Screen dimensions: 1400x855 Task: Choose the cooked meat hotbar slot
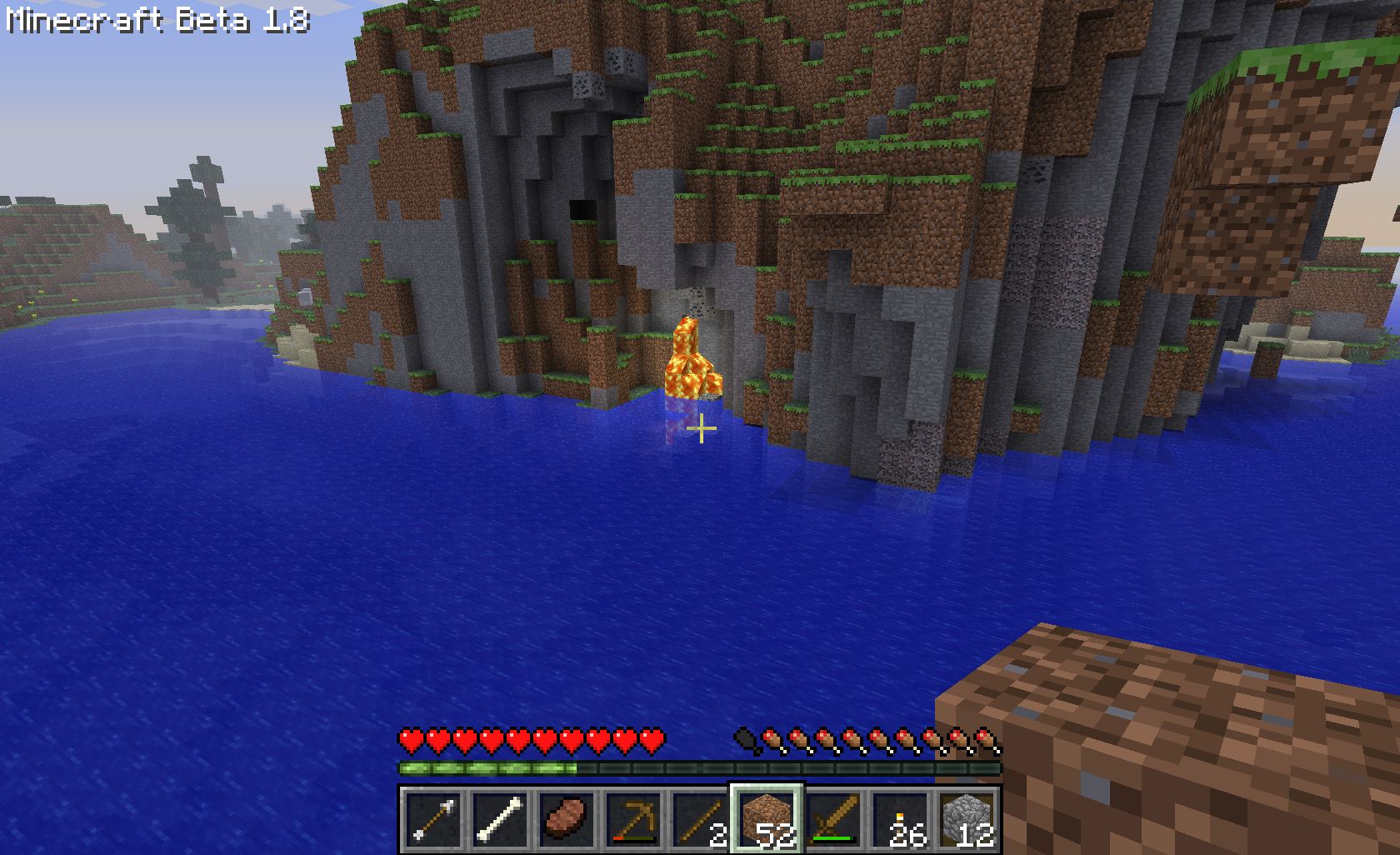567,820
